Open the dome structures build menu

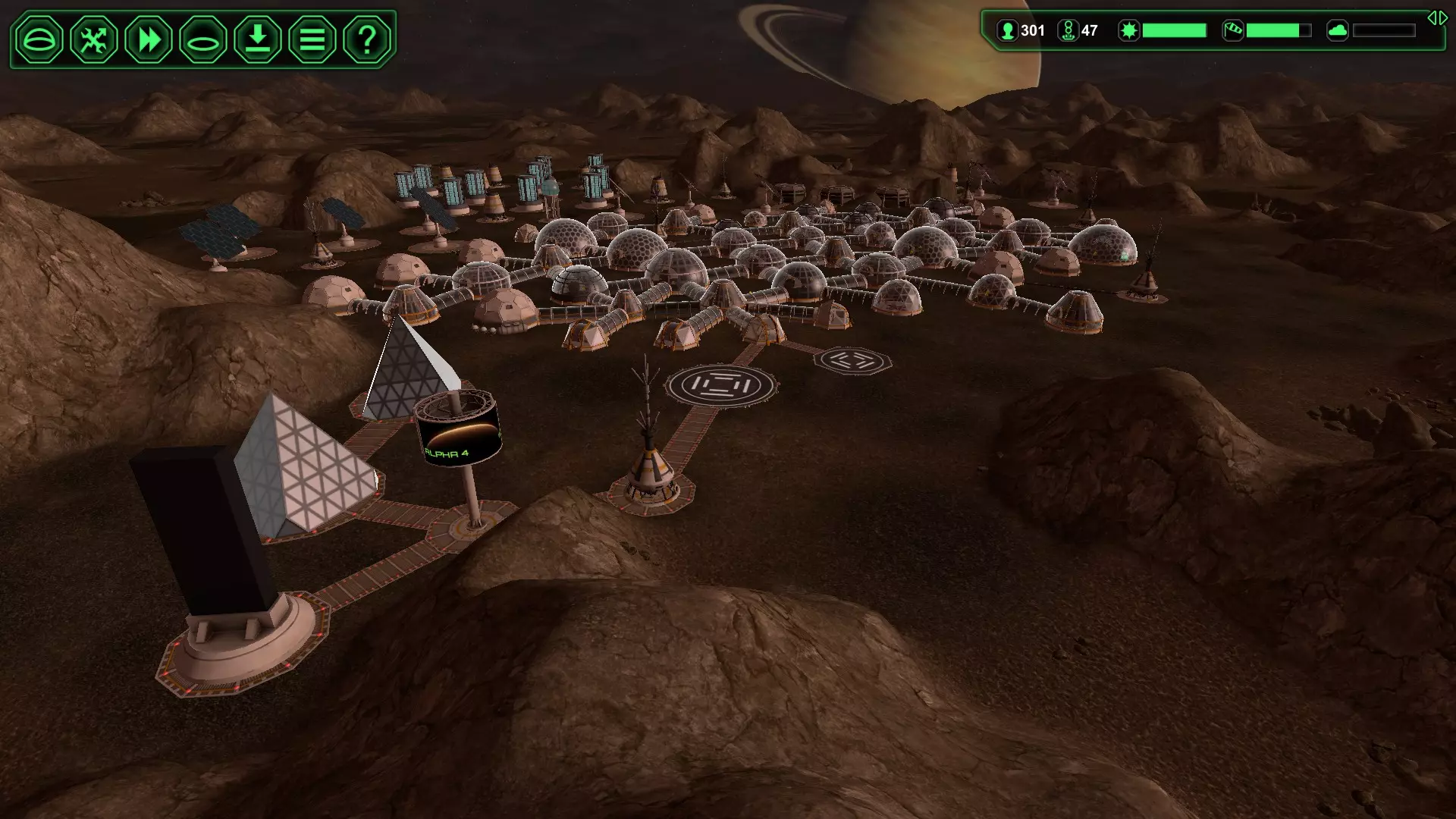tap(39, 39)
